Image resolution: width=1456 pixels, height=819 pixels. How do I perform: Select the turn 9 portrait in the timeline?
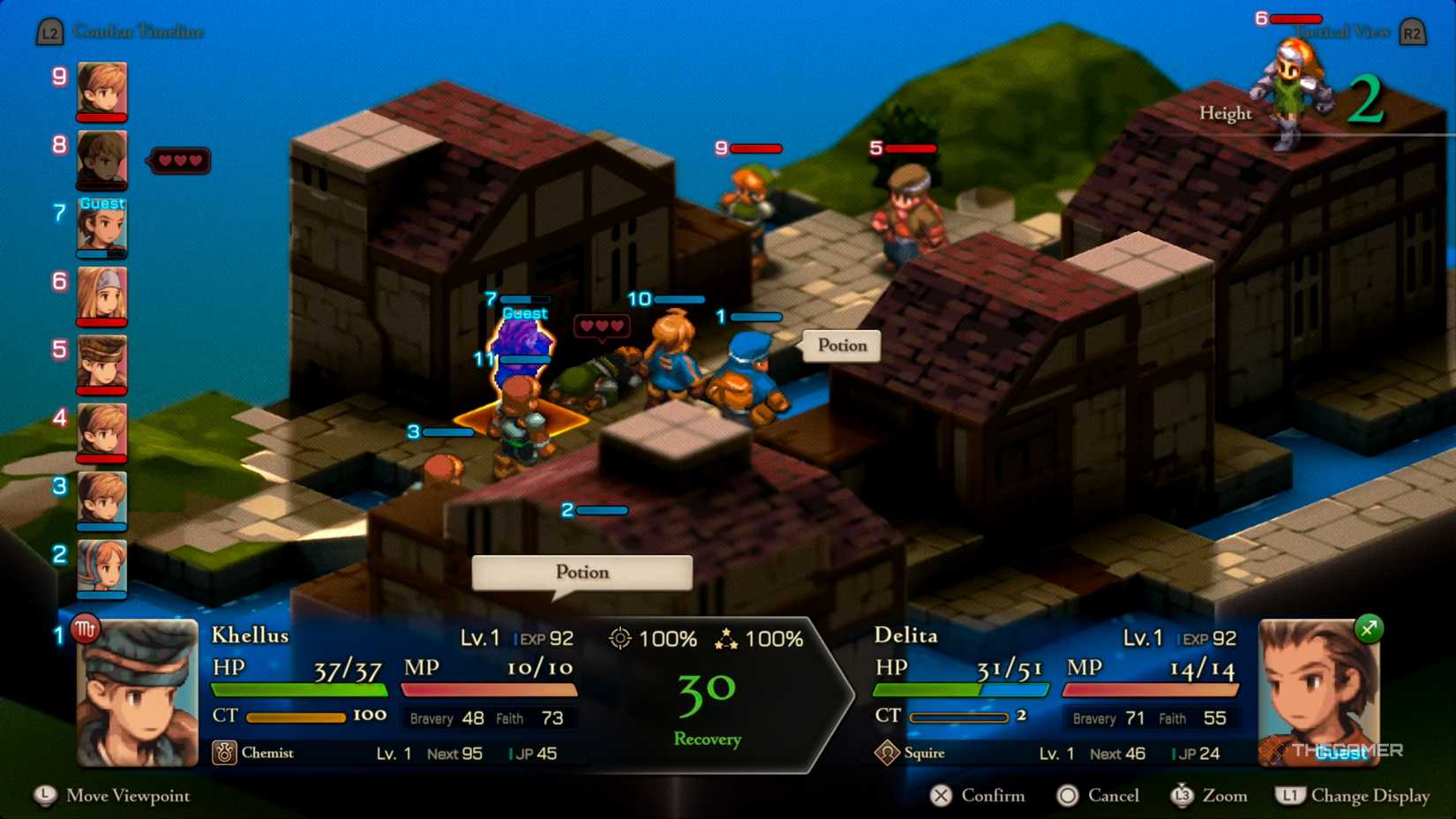pyautogui.click(x=101, y=89)
